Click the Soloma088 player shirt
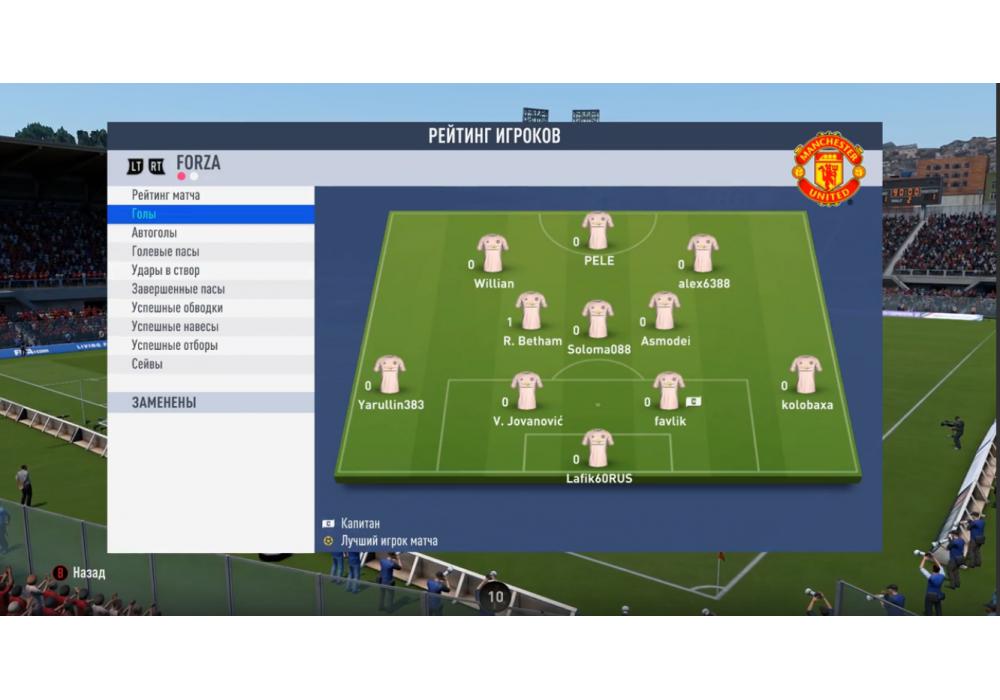The image size is (1000, 700). [598, 320]
